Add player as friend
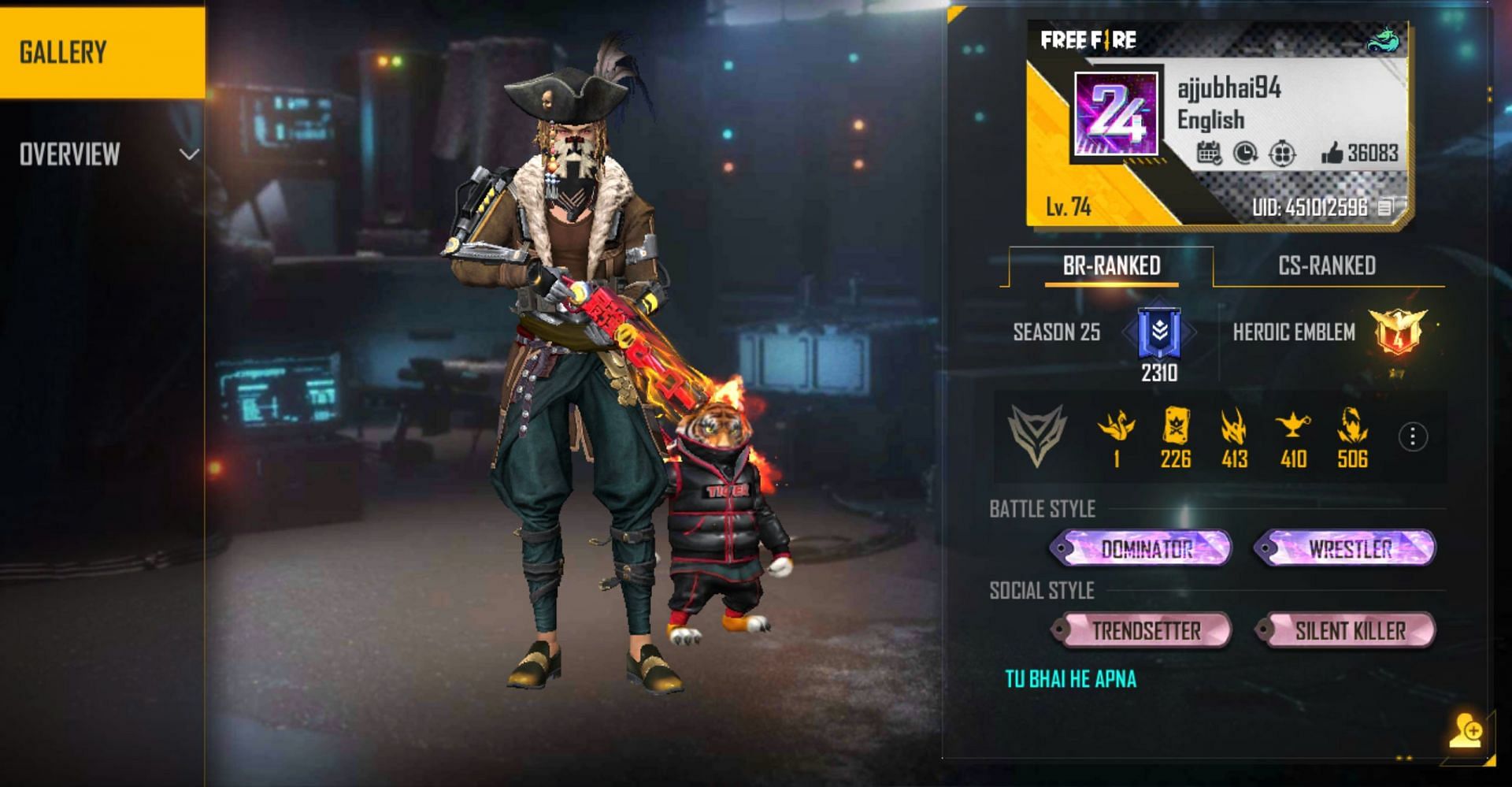Screen dimensions: 1512x787 pos(1466,731)
